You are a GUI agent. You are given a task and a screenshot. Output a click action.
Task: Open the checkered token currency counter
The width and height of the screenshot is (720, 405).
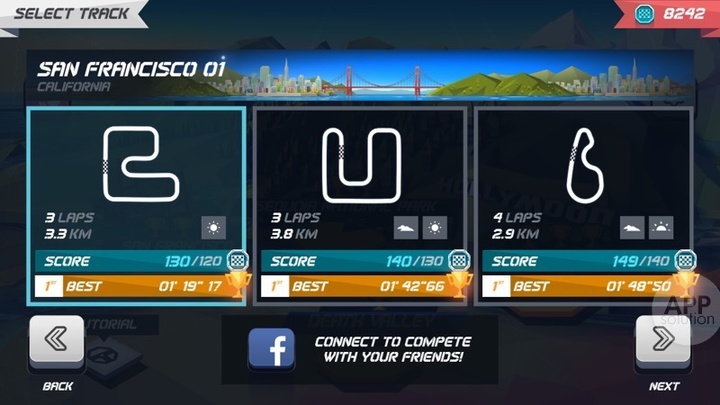[x=671, y=14]
